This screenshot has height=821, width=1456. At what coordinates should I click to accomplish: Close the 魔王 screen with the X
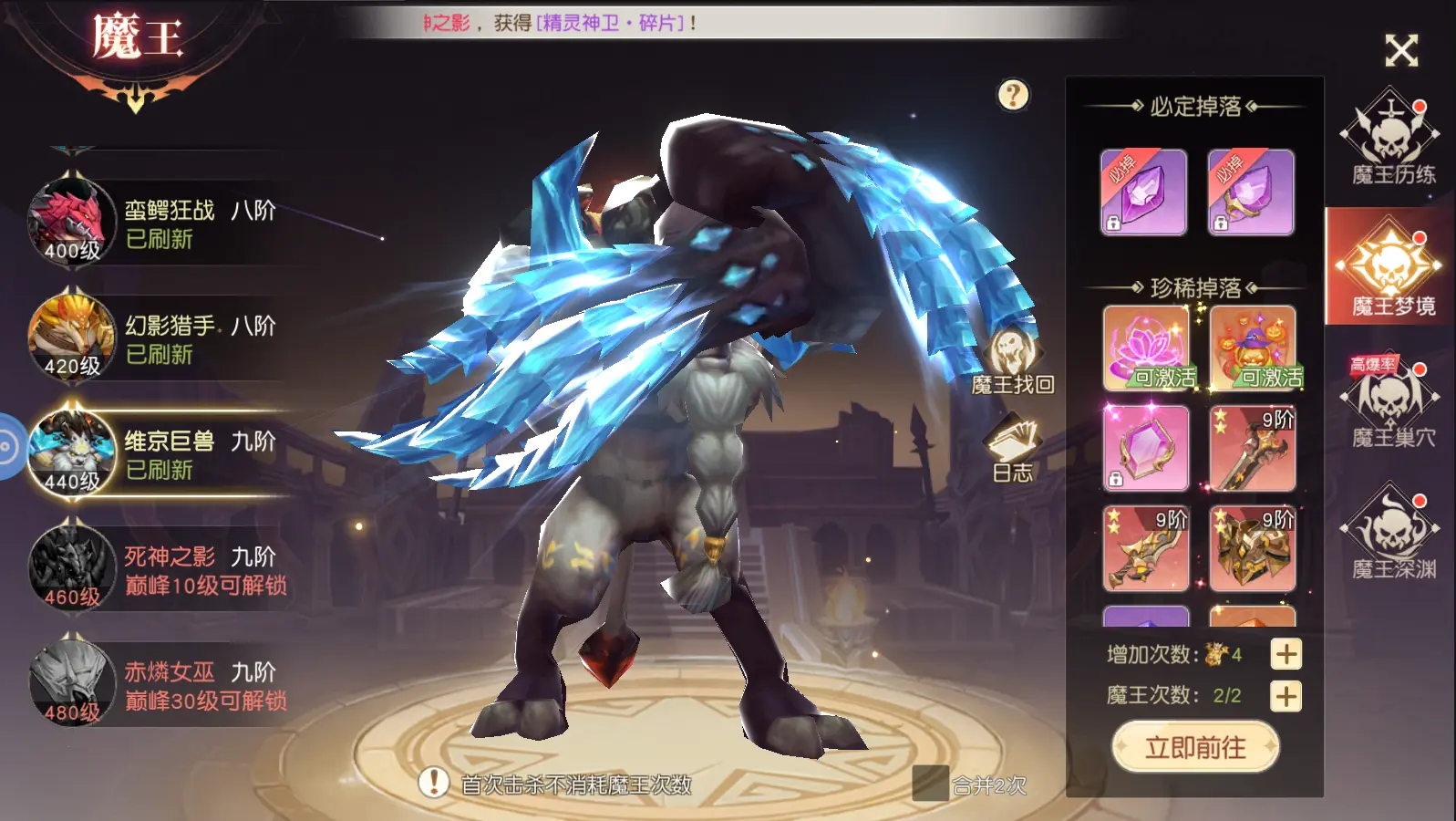[x=1401, y=50]
